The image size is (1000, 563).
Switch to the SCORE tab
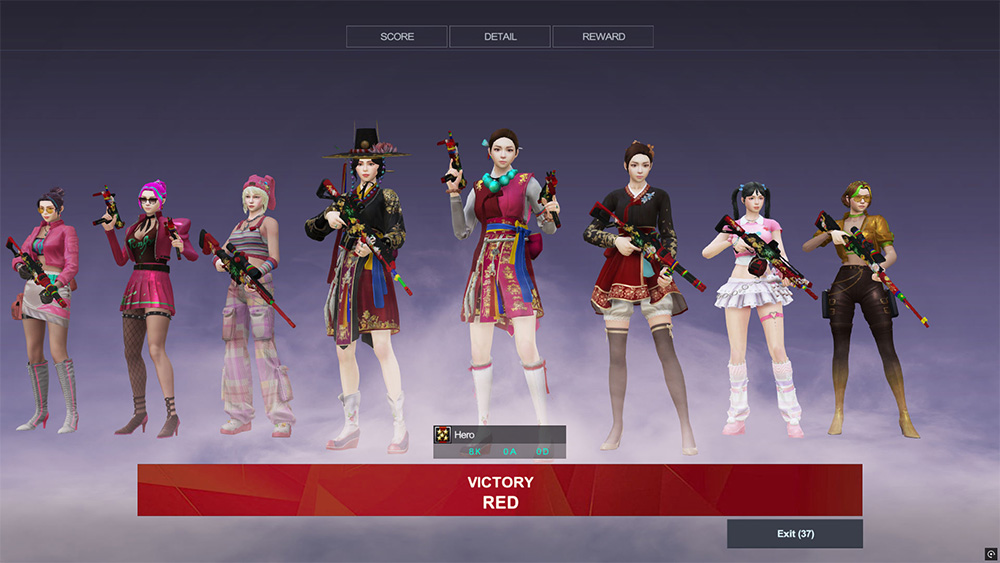coord(397,37)
